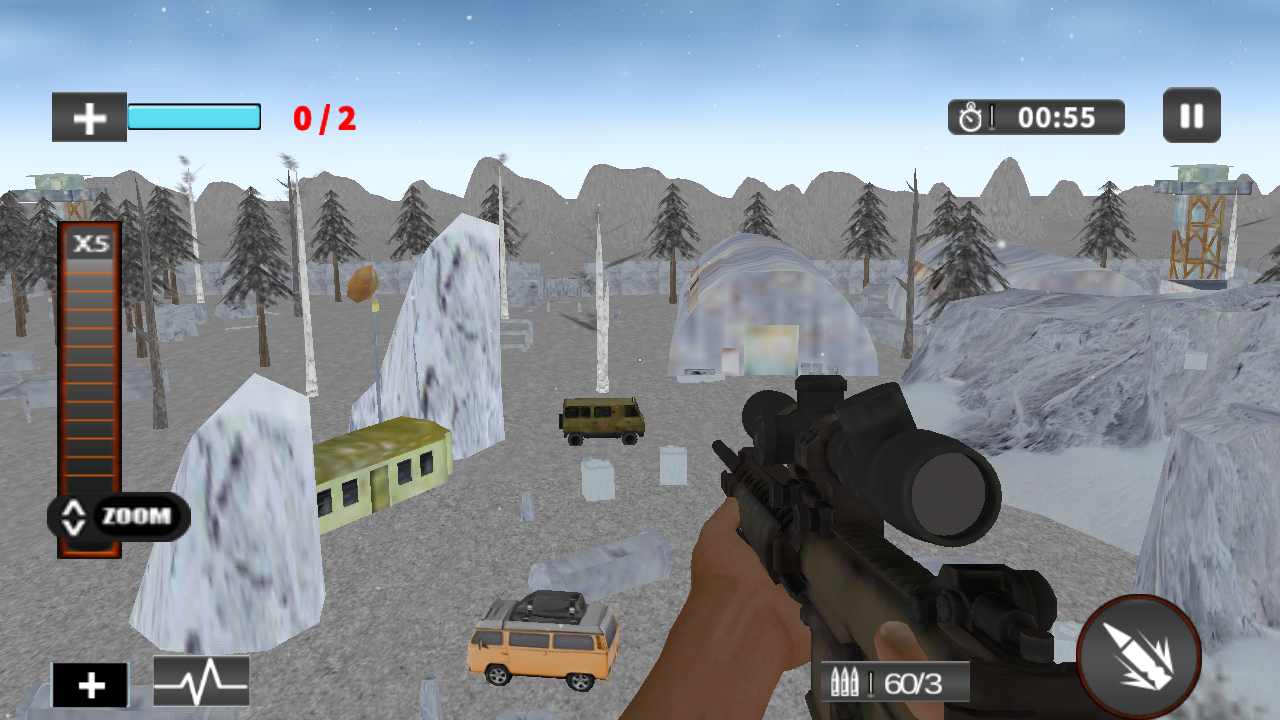Click the X5 zoom level indicator
Screen dimensions: 1280x720
[x=90, y=243]
